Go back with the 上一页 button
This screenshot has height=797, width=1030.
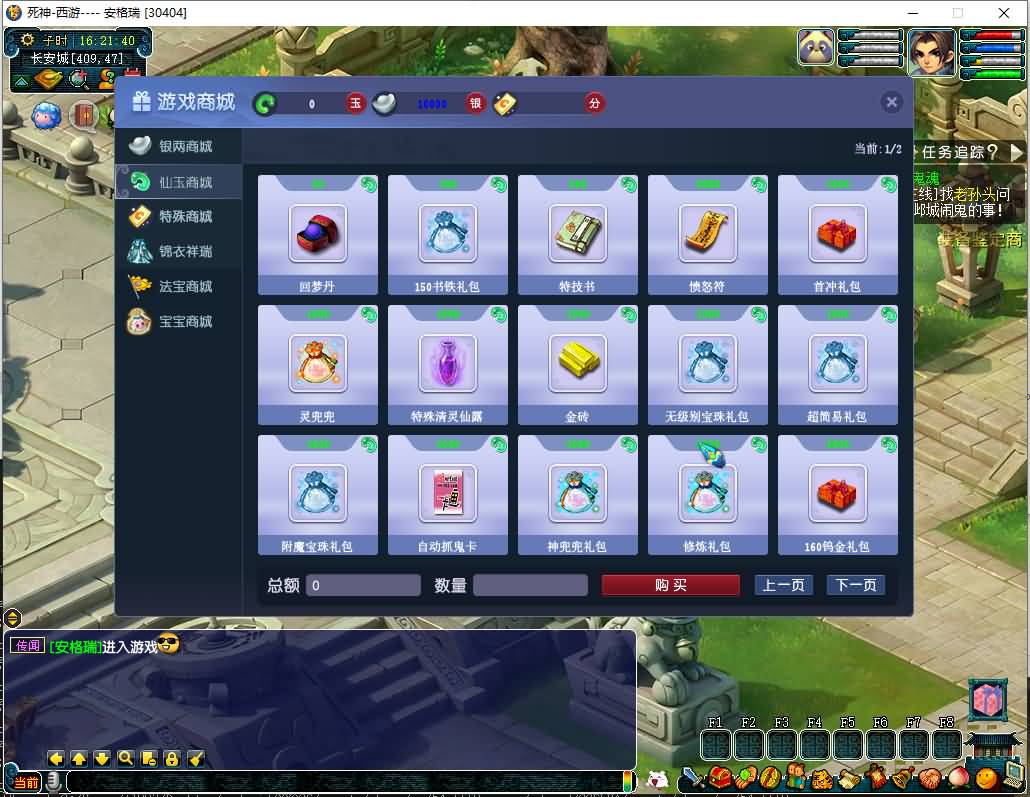[783, 585]
